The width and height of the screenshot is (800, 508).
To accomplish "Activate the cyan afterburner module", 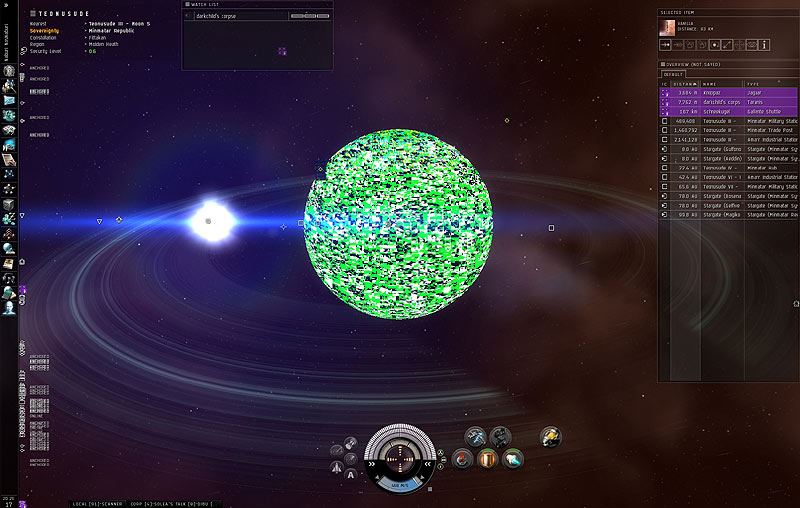I will 513,459.
